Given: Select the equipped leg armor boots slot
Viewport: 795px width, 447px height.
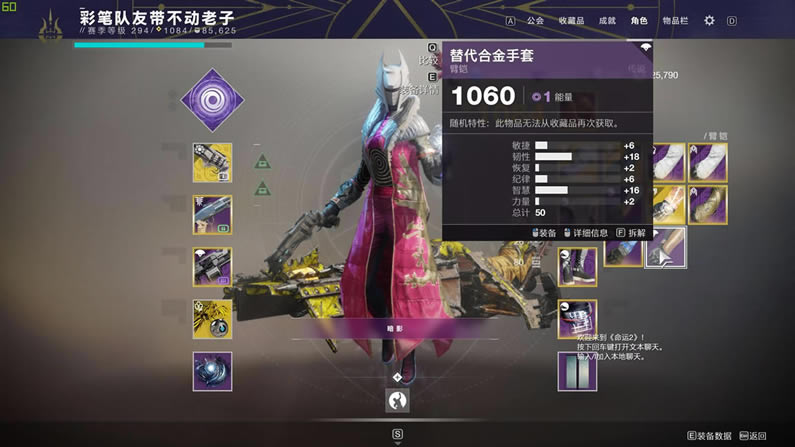Looking at the screenshot, I should (577, 267).
